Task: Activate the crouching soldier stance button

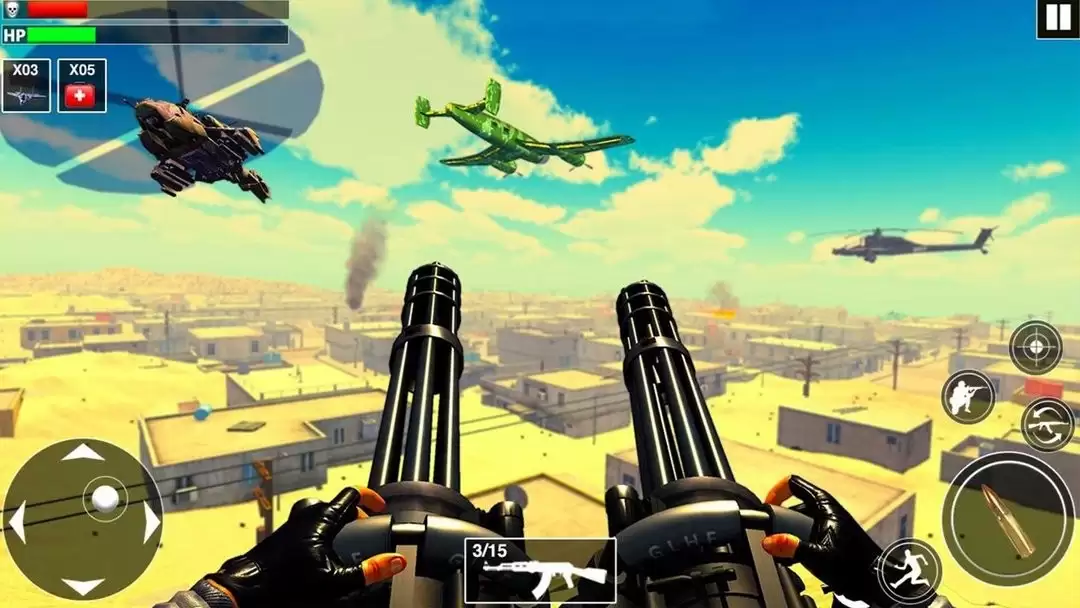Action: [x=968, y=396]
